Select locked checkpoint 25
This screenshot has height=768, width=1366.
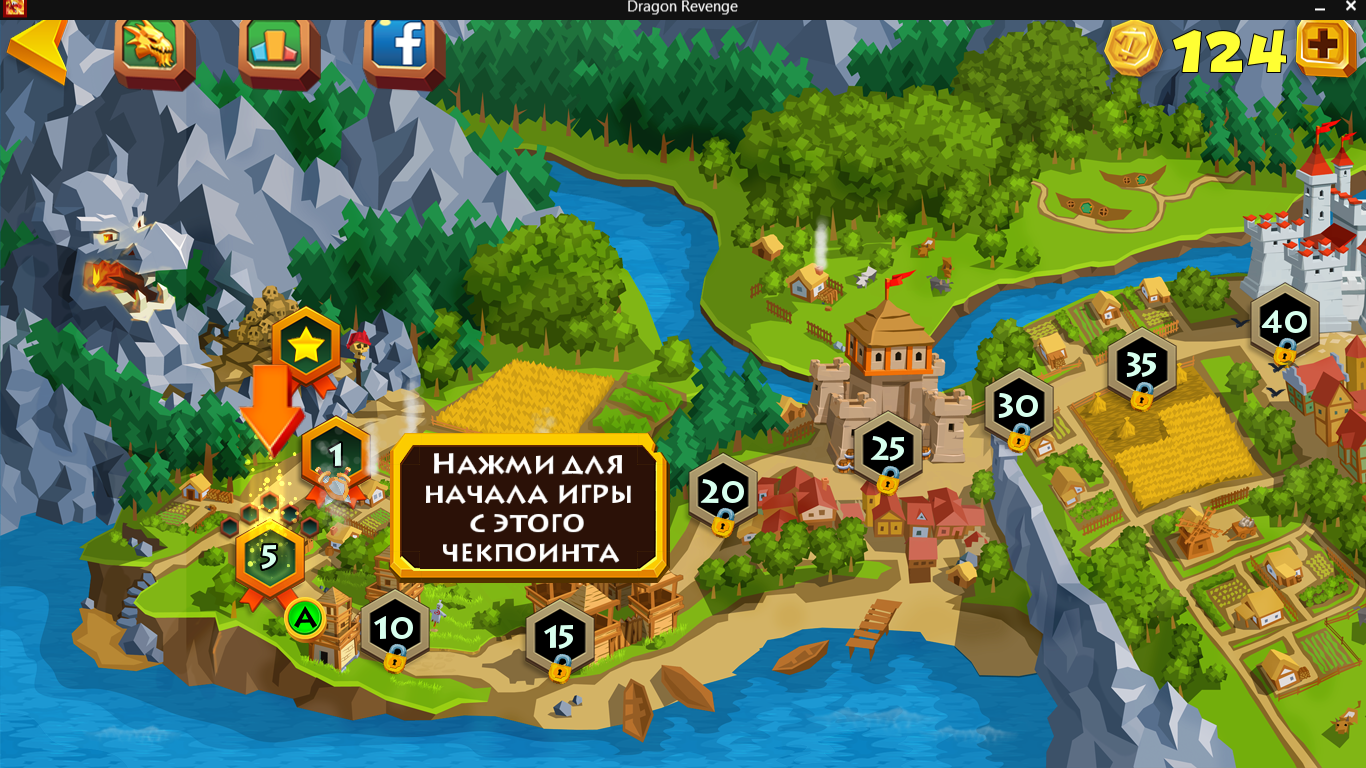tap(887, 450)
